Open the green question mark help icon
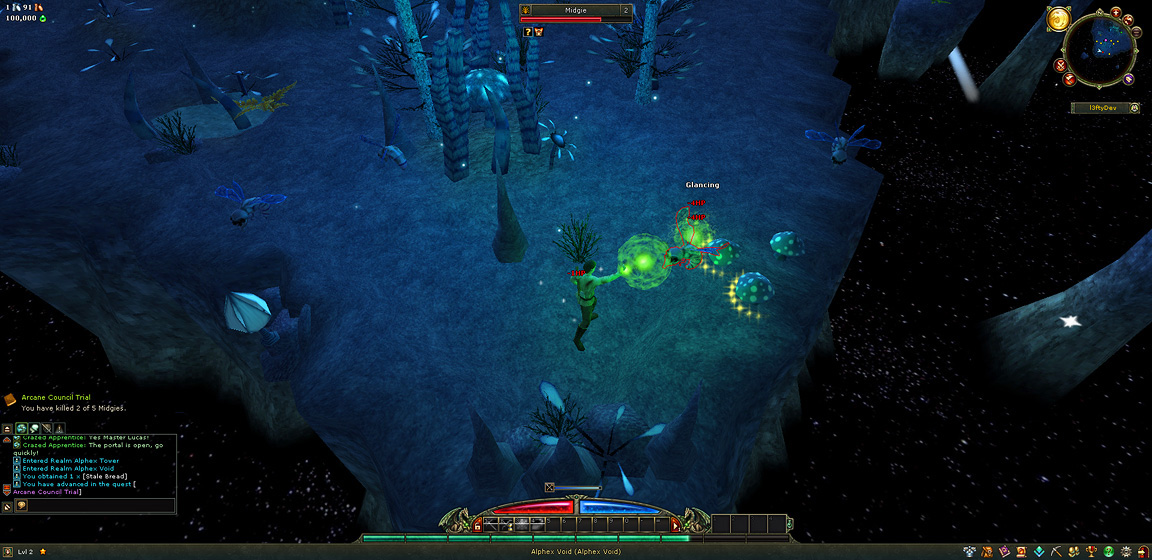The height and width of the screenshot is (560, 1152). point(1108,552)
